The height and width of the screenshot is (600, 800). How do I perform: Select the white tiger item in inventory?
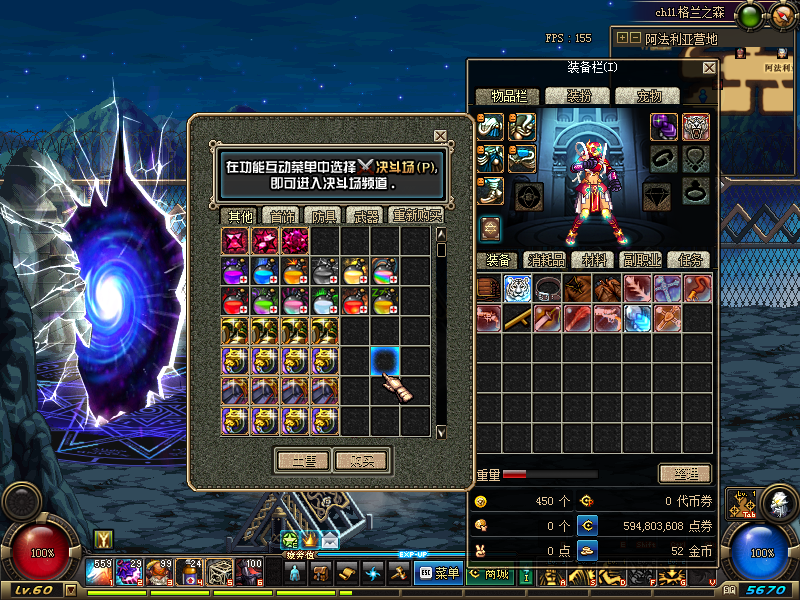(x=517, y=289)
